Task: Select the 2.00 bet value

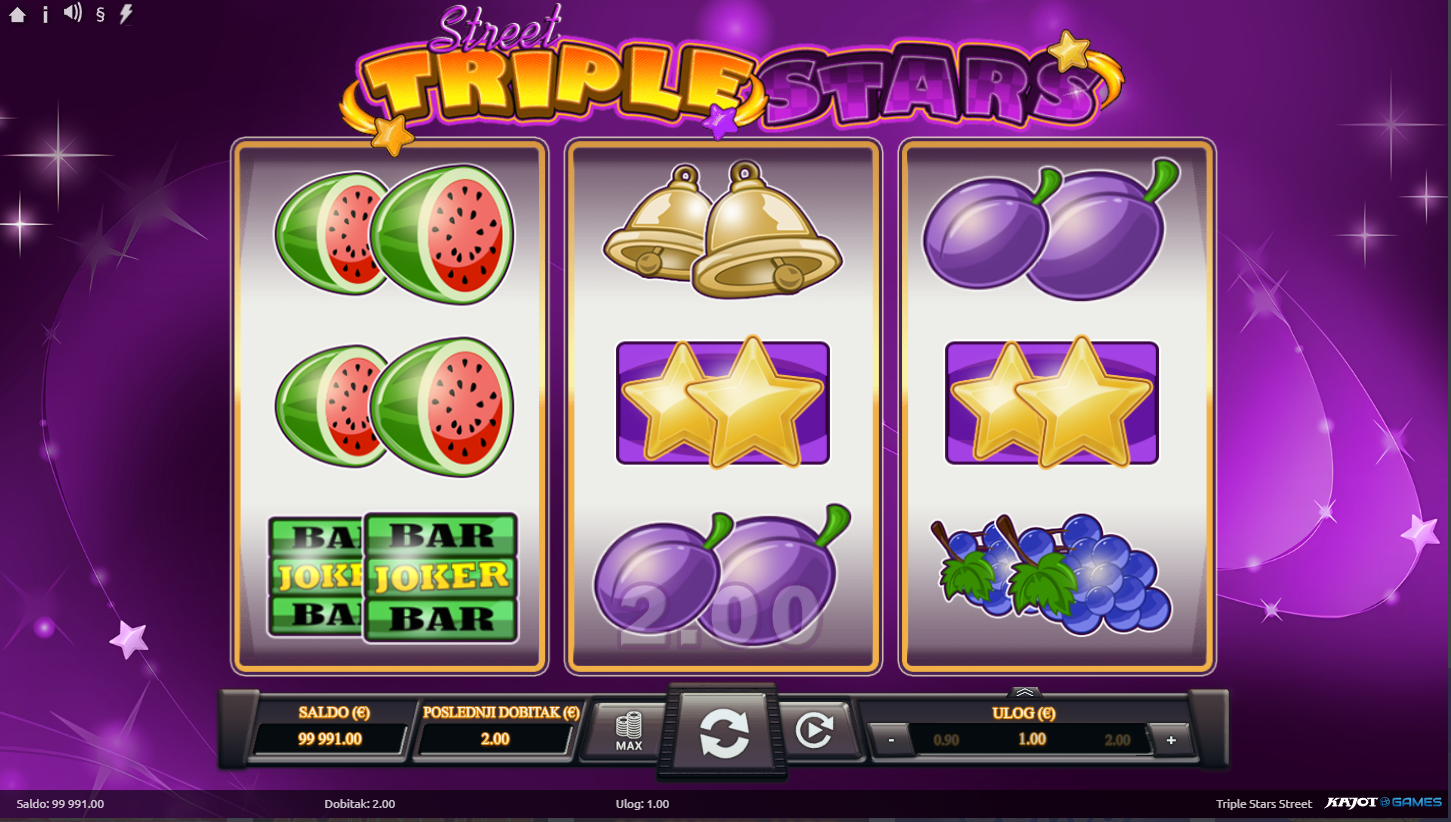Action: click(1117, 741)
